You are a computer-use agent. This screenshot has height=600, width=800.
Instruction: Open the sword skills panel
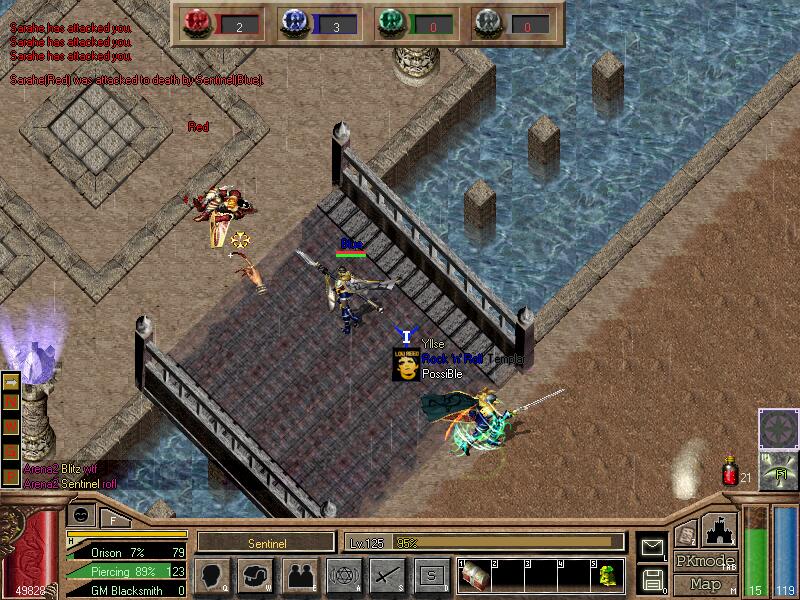pos(387,575)
